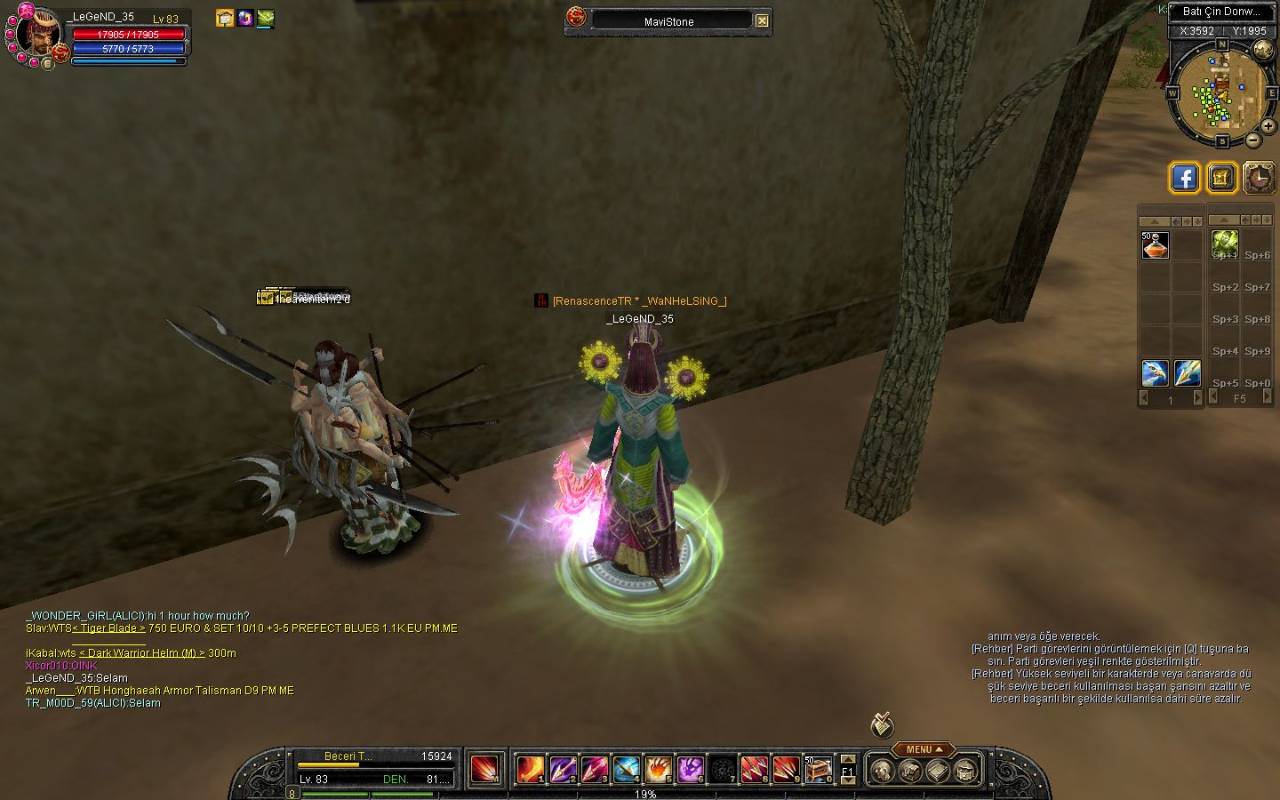Open the MENU button above the action bar
Image resolution: width=1280 pixels, height=800 pixels.
pos(924,749)
